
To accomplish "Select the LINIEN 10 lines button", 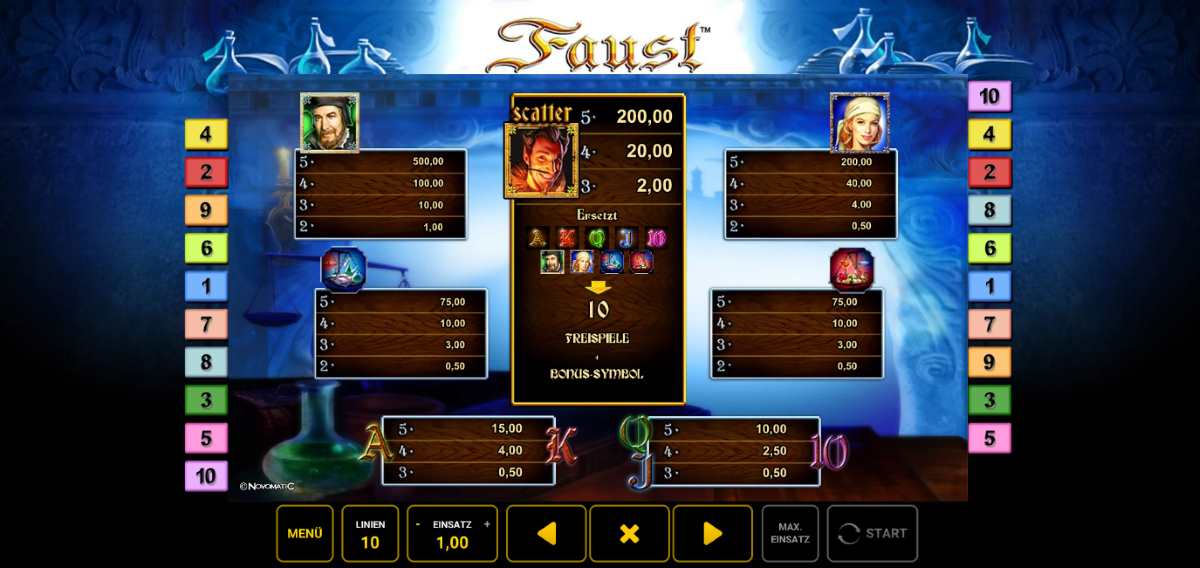I will coord(370,533).
